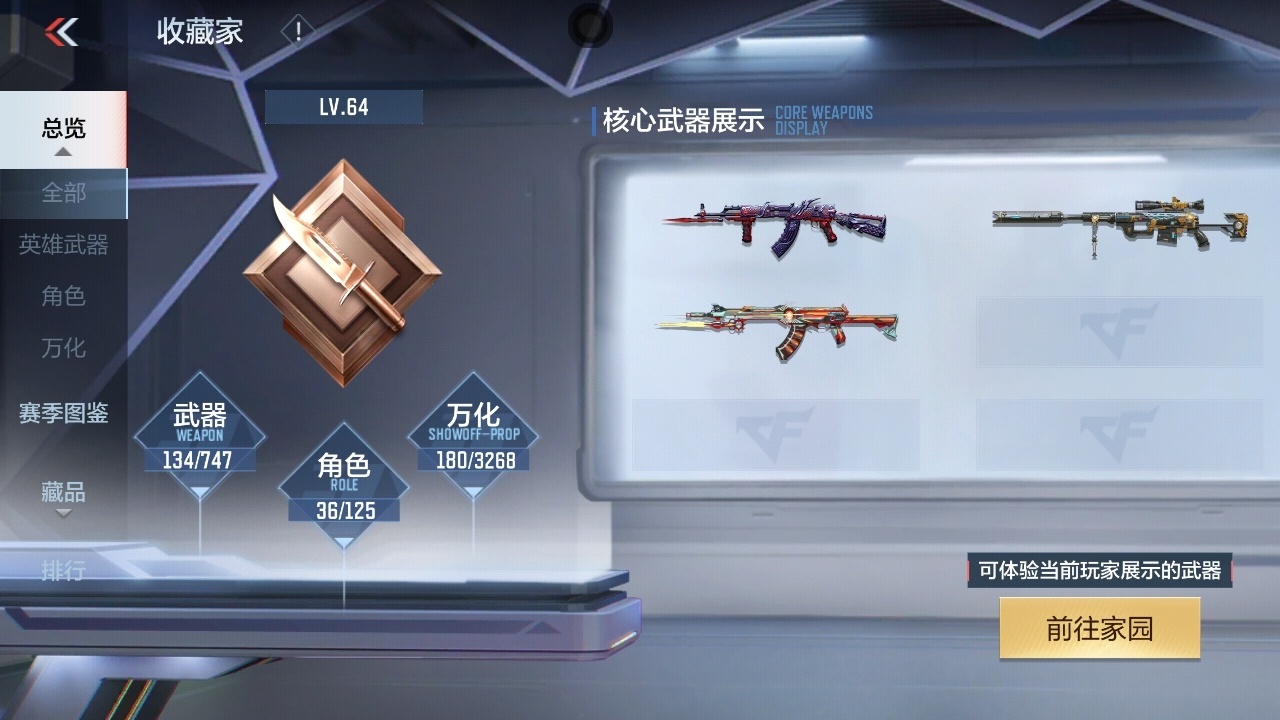Click the camera icon at screen top center

click(590, 27)
